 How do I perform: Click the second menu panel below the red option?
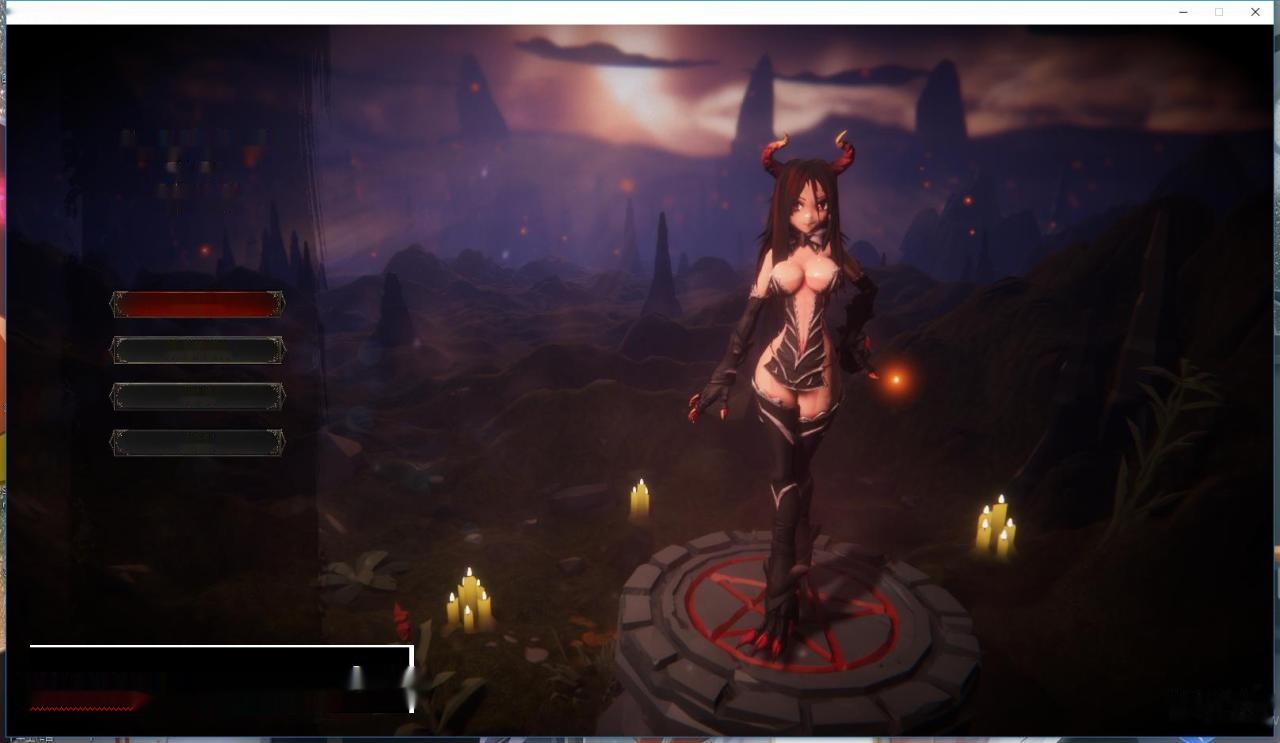(x=197, y=350)
